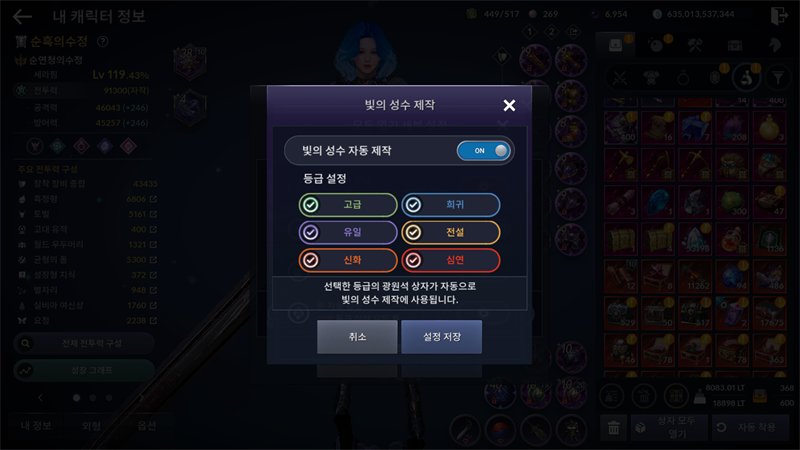Toggle the 신화 grade checkbox
Viewport: 800px width, 450px height.
click(x=347, y=260)
